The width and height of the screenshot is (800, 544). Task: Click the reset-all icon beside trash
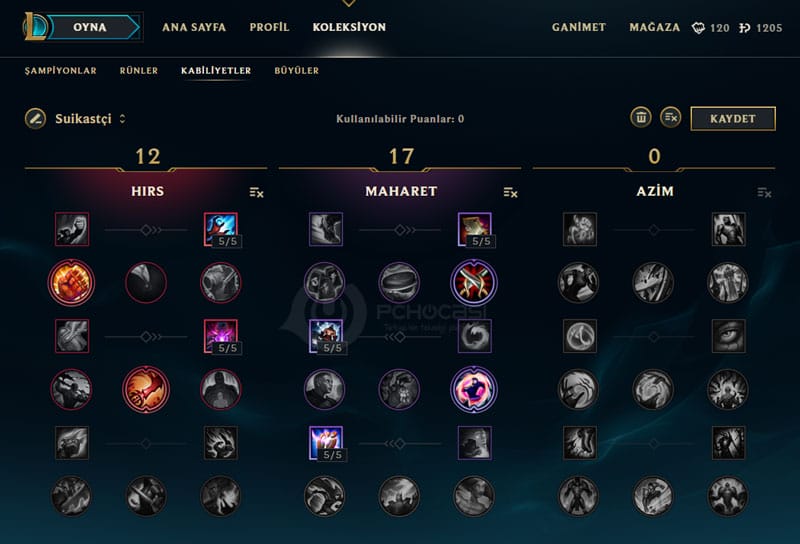click(x=671, y=118)
